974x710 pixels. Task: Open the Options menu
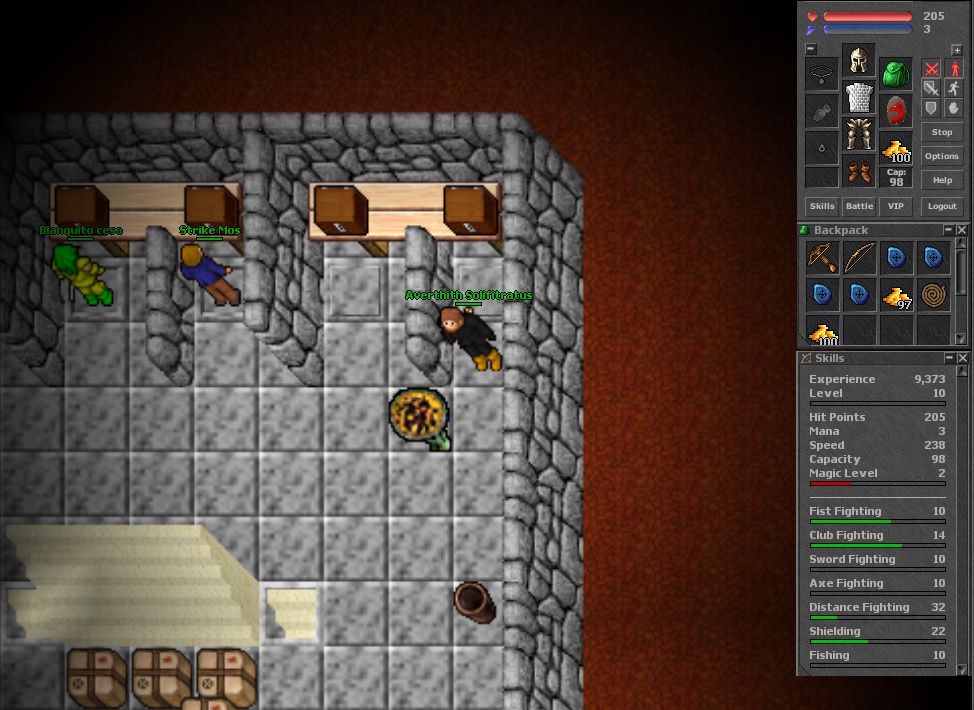[x=942, y=156]
